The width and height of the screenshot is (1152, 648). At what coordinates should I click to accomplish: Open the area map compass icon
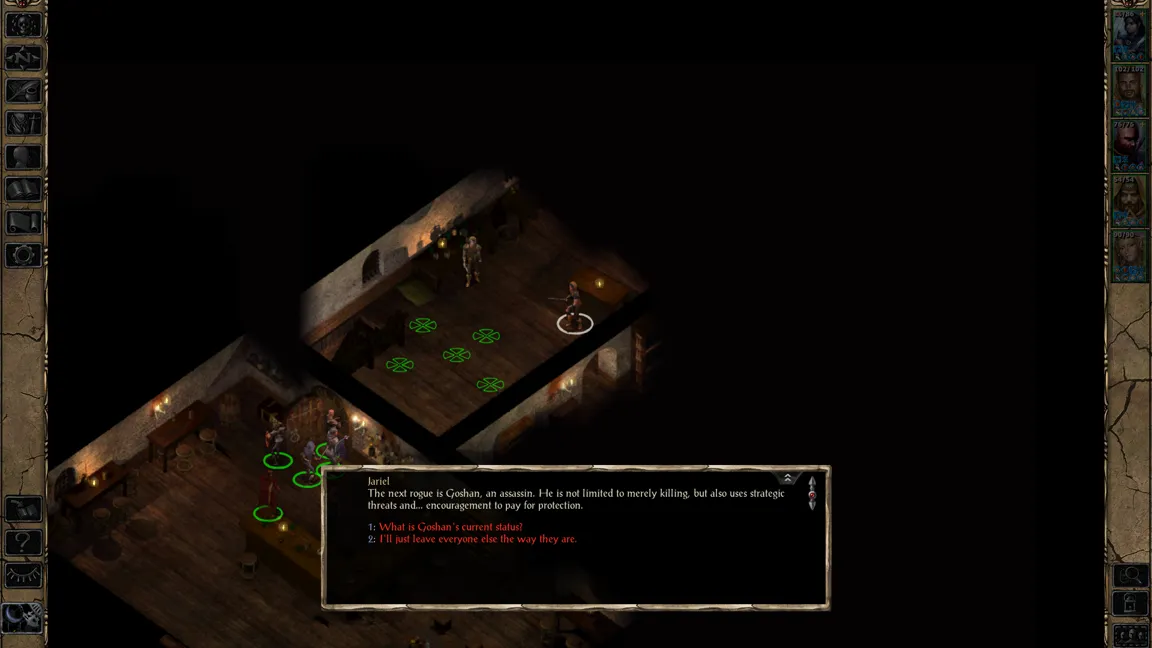pyautogui.click(x=24, y=58)
